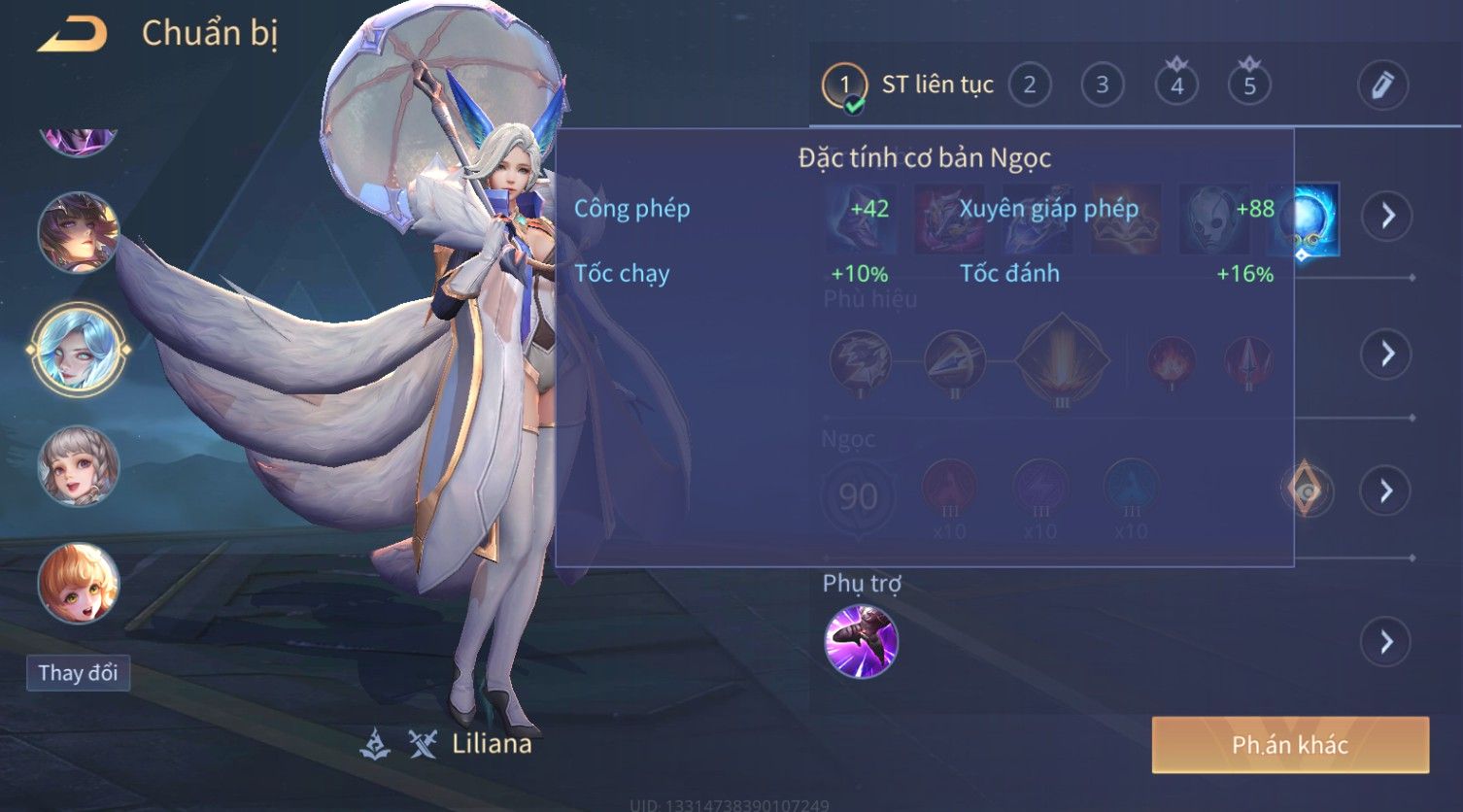Screen dimensions: 1463x812
Task: Open the Ngọc section arrow
Action: (x=1387, y=491)
